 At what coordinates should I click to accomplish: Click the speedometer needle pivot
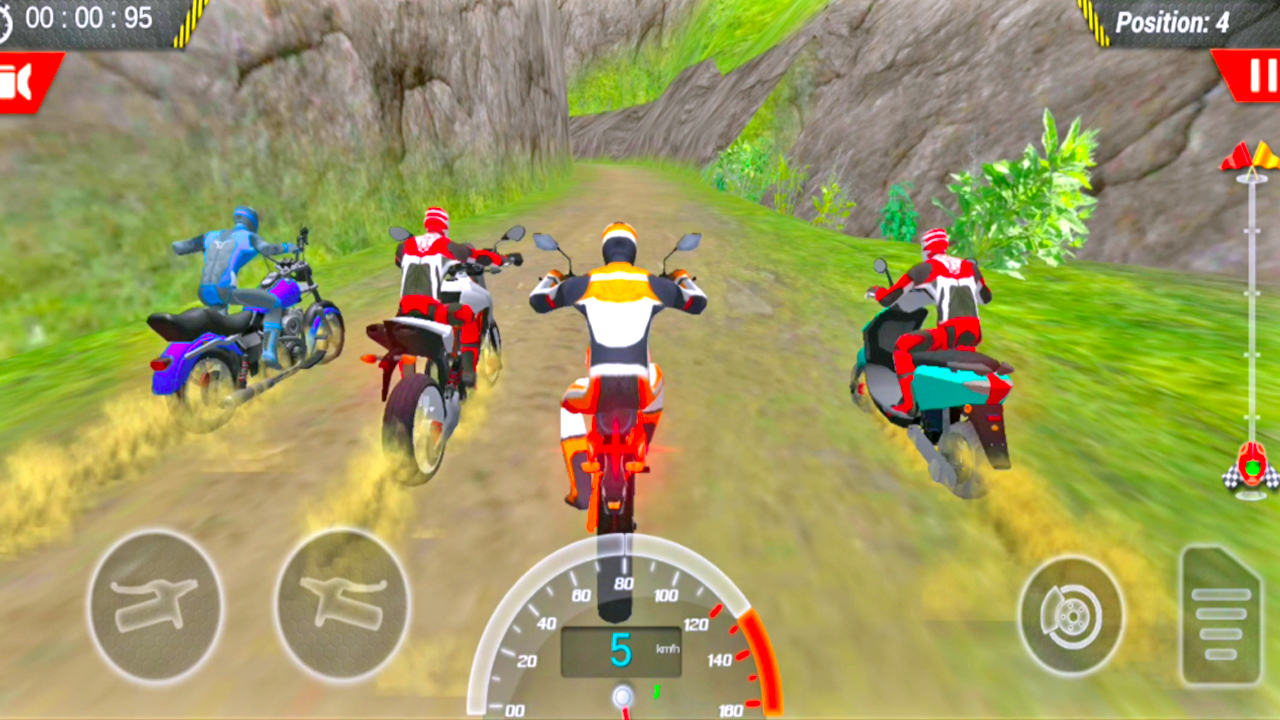pos(625,695)
